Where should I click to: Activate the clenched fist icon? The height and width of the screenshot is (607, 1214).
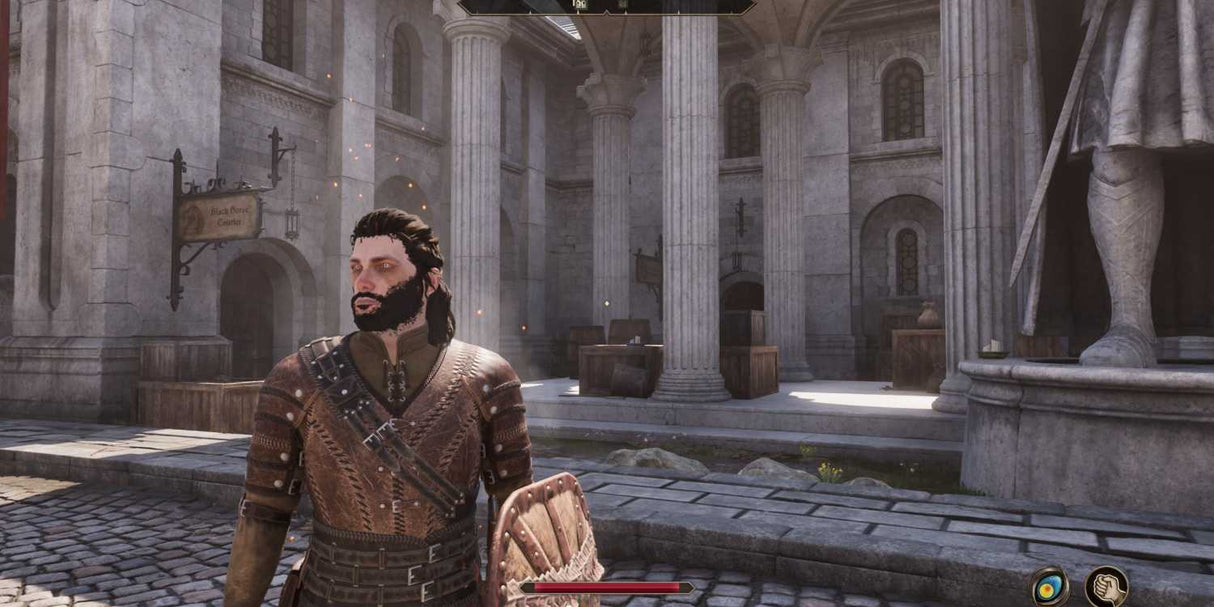click(x=1106, y=587)
